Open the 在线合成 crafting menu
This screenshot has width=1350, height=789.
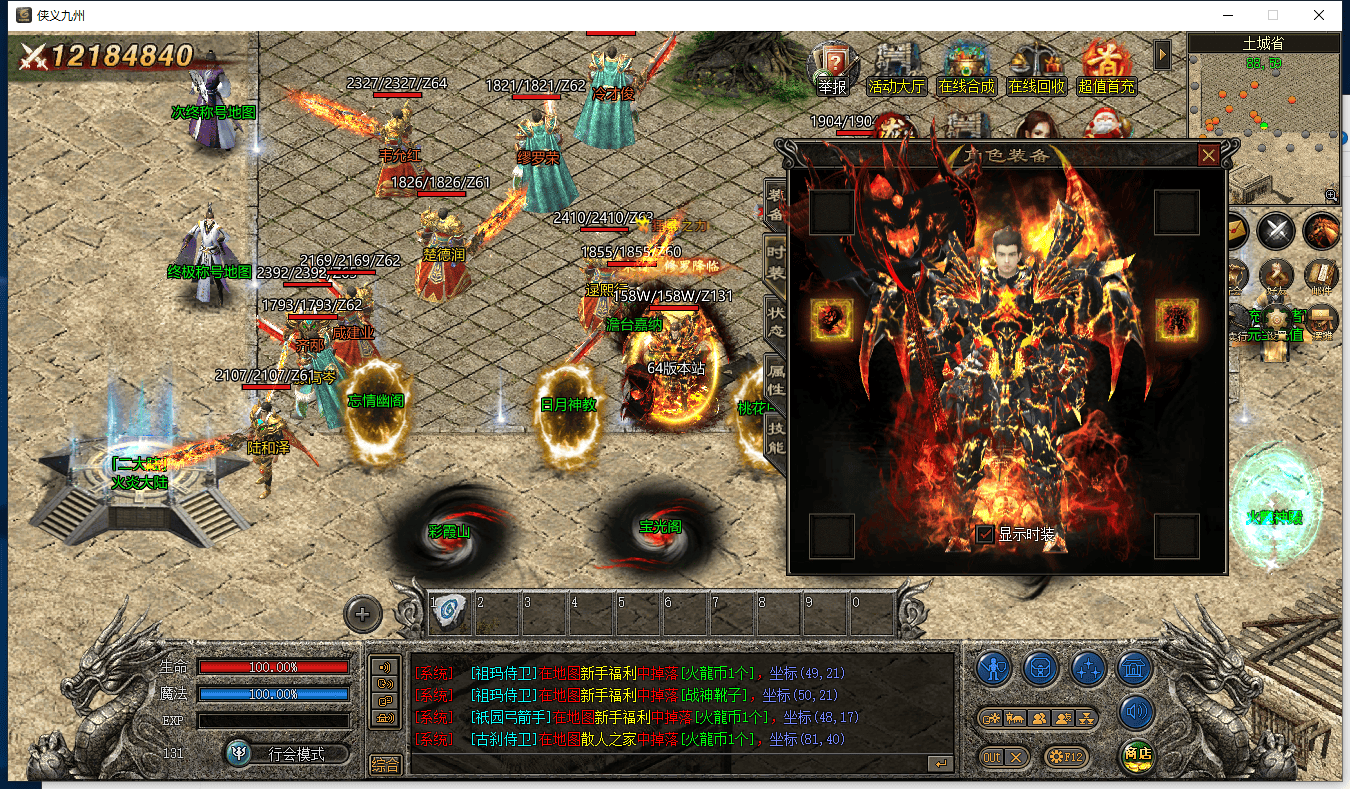(x=966, y=69)
